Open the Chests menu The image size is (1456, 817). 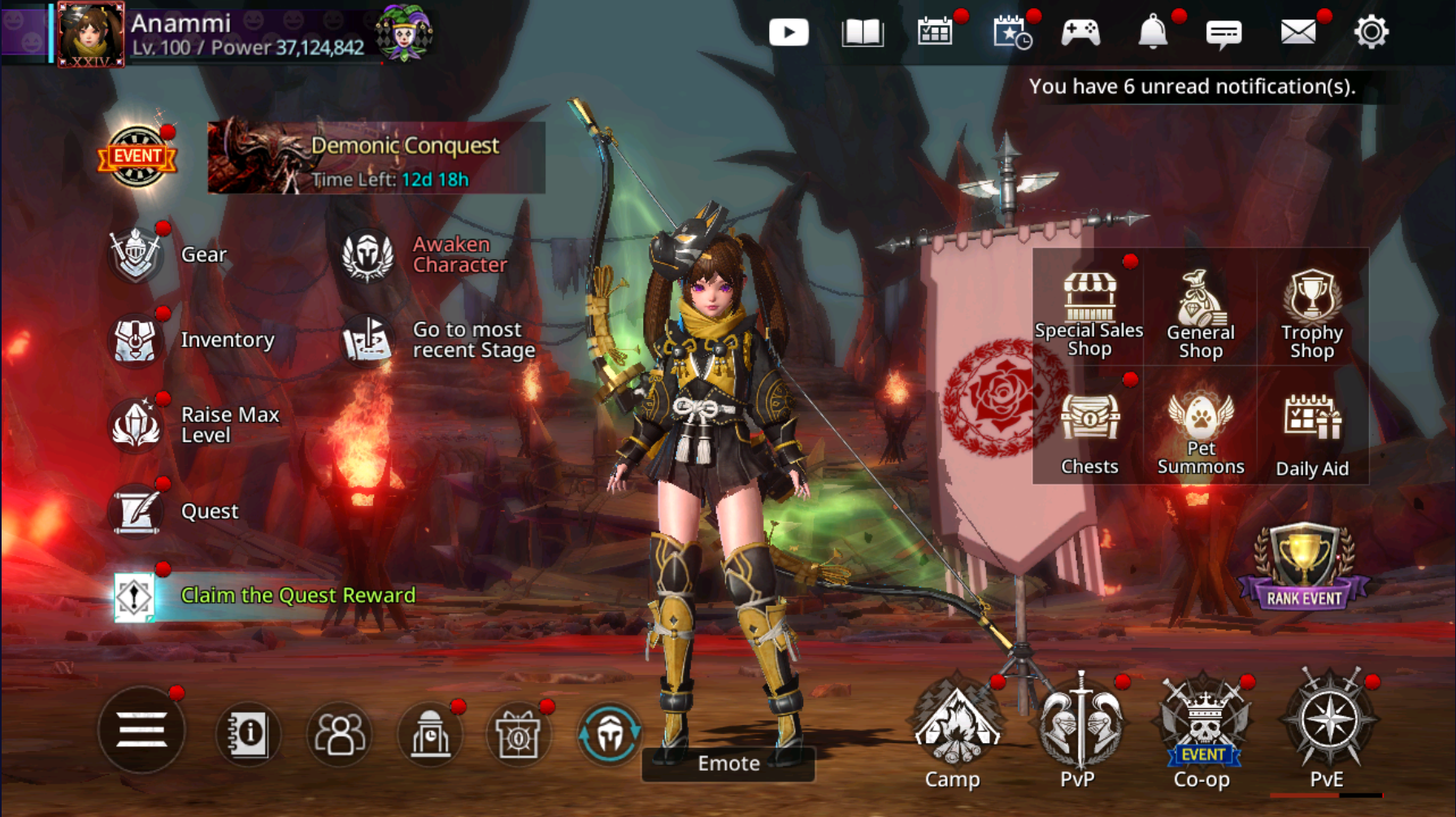tap(1089, 432)
